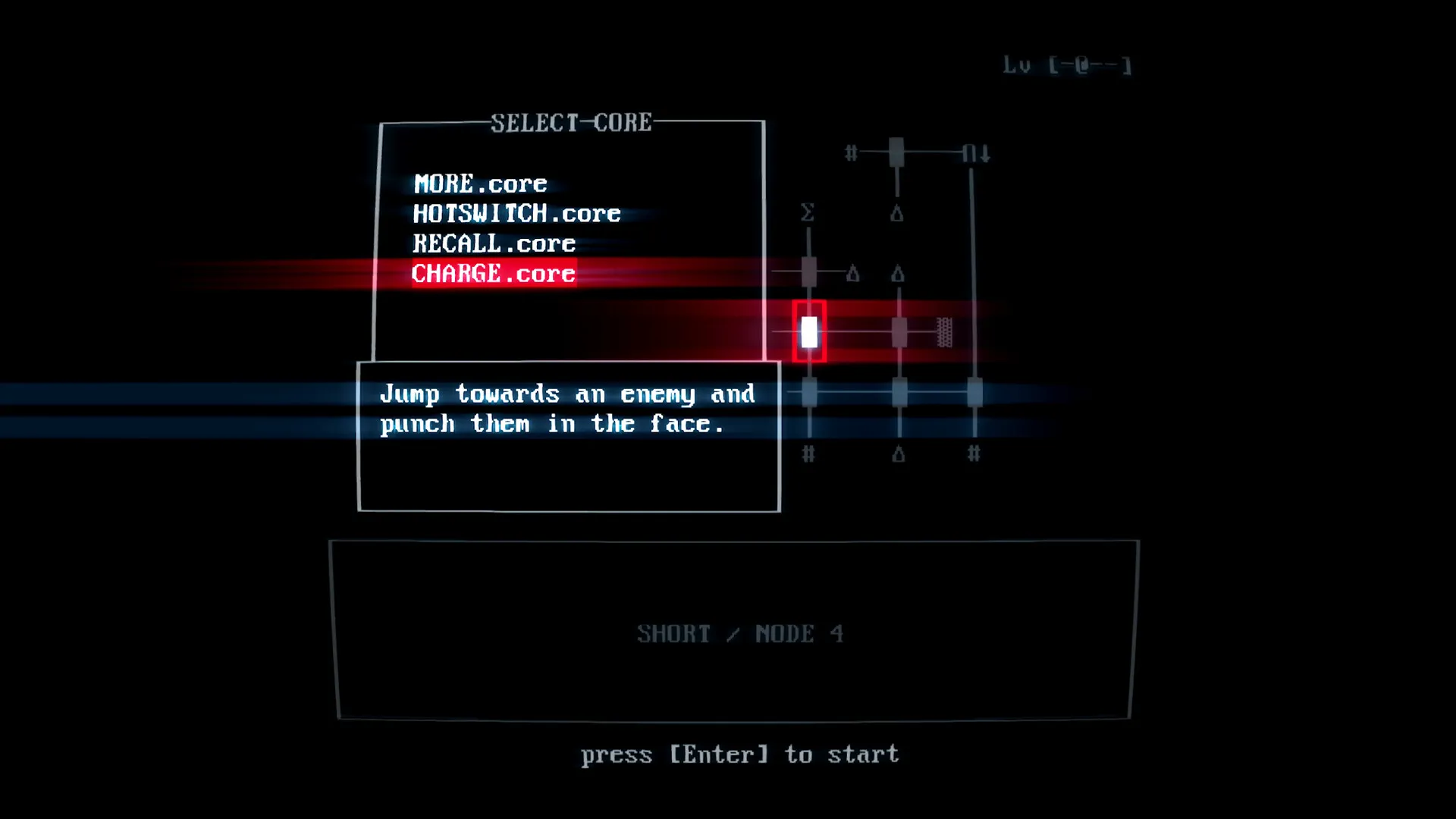Click the # icon at the bottom of the left track
1456x819 pixels.
[808, 455]
